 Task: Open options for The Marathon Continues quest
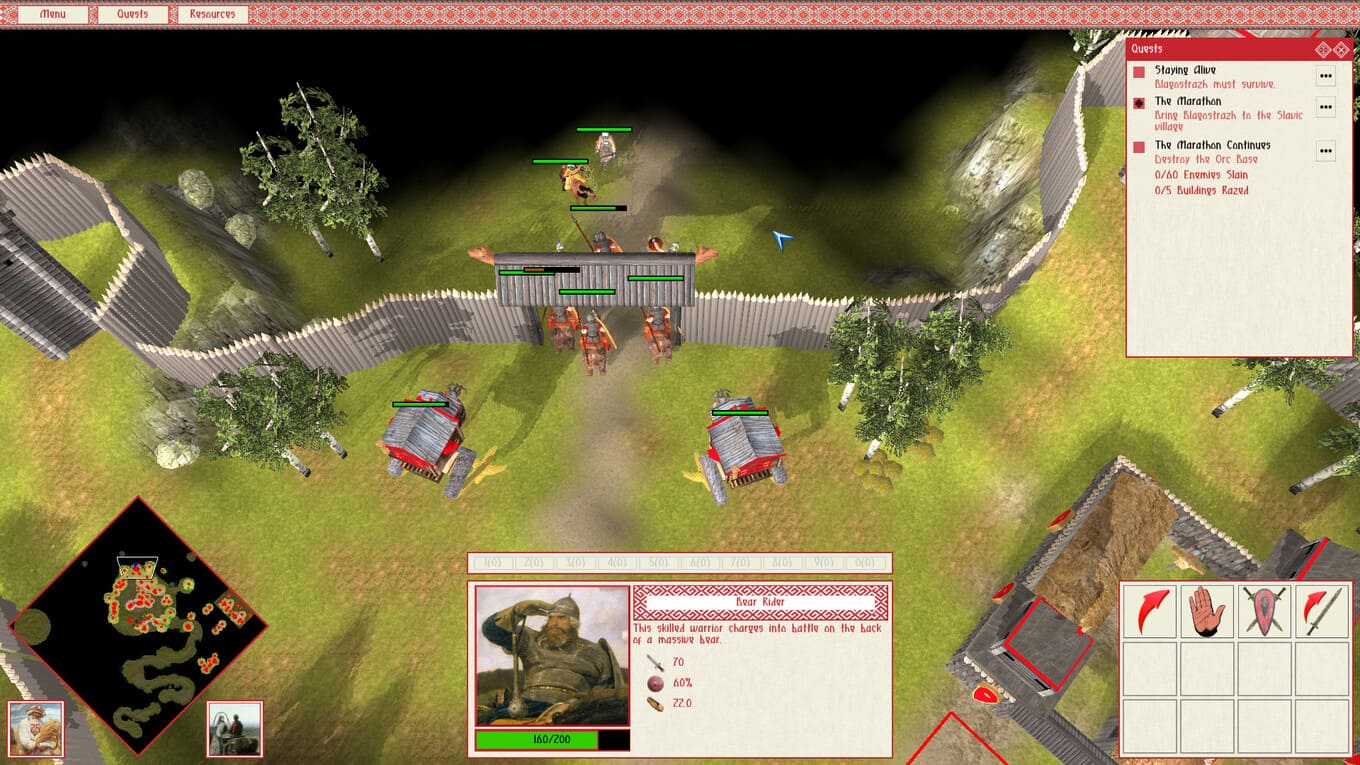click(x=1326, y=151)
